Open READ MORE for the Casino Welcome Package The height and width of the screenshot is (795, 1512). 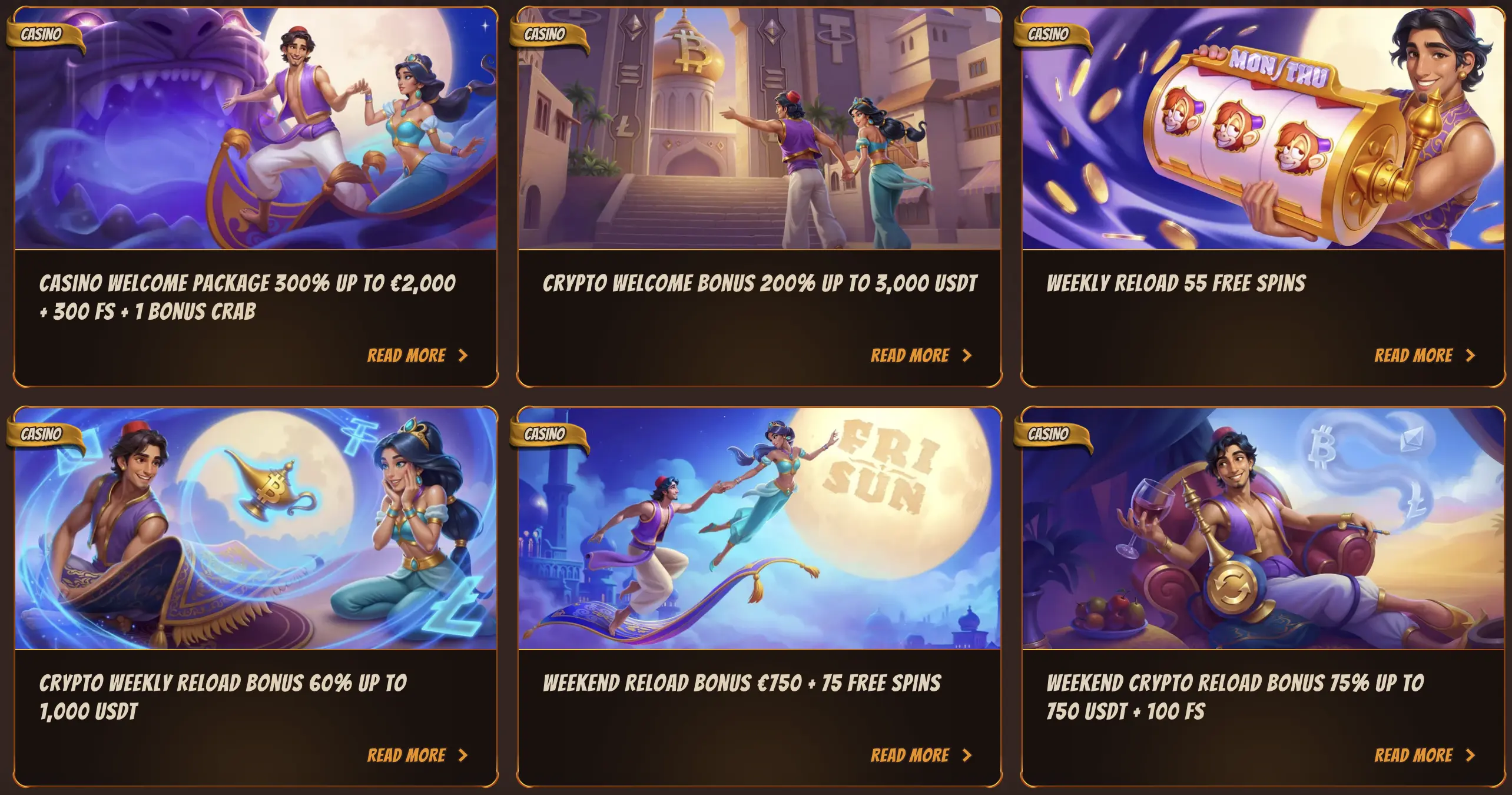[407, 355]
